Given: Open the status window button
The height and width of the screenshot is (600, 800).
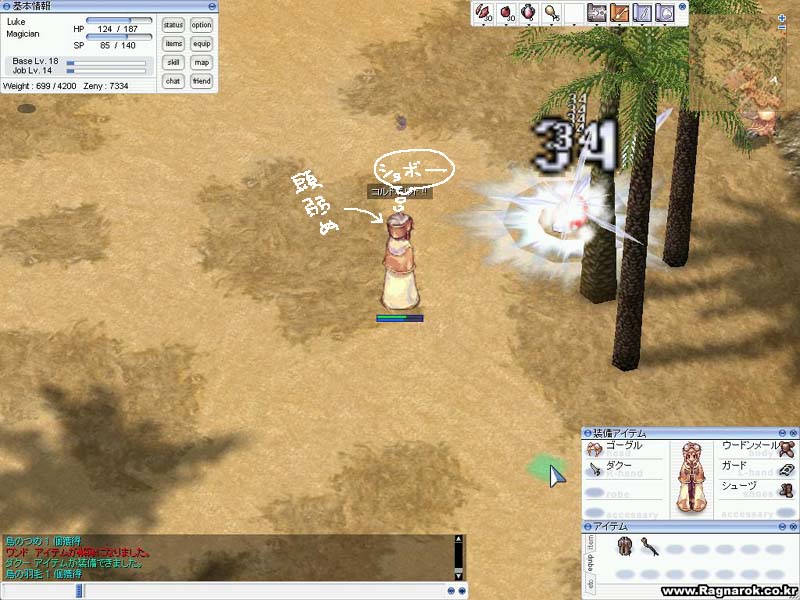Looking at the screenshot, I should click(x=173, y=25).
